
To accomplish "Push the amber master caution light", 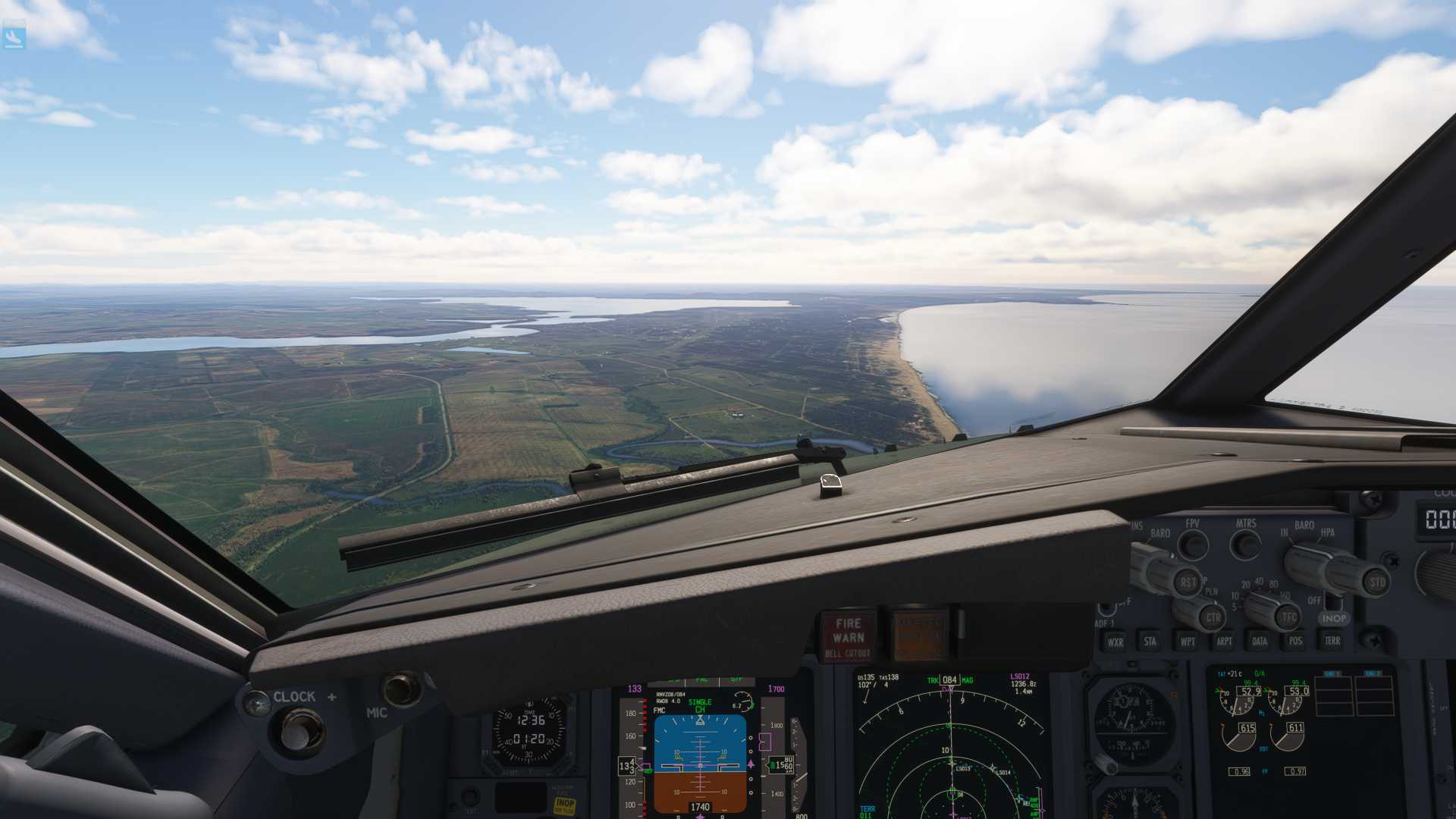I will coord(920,635).
